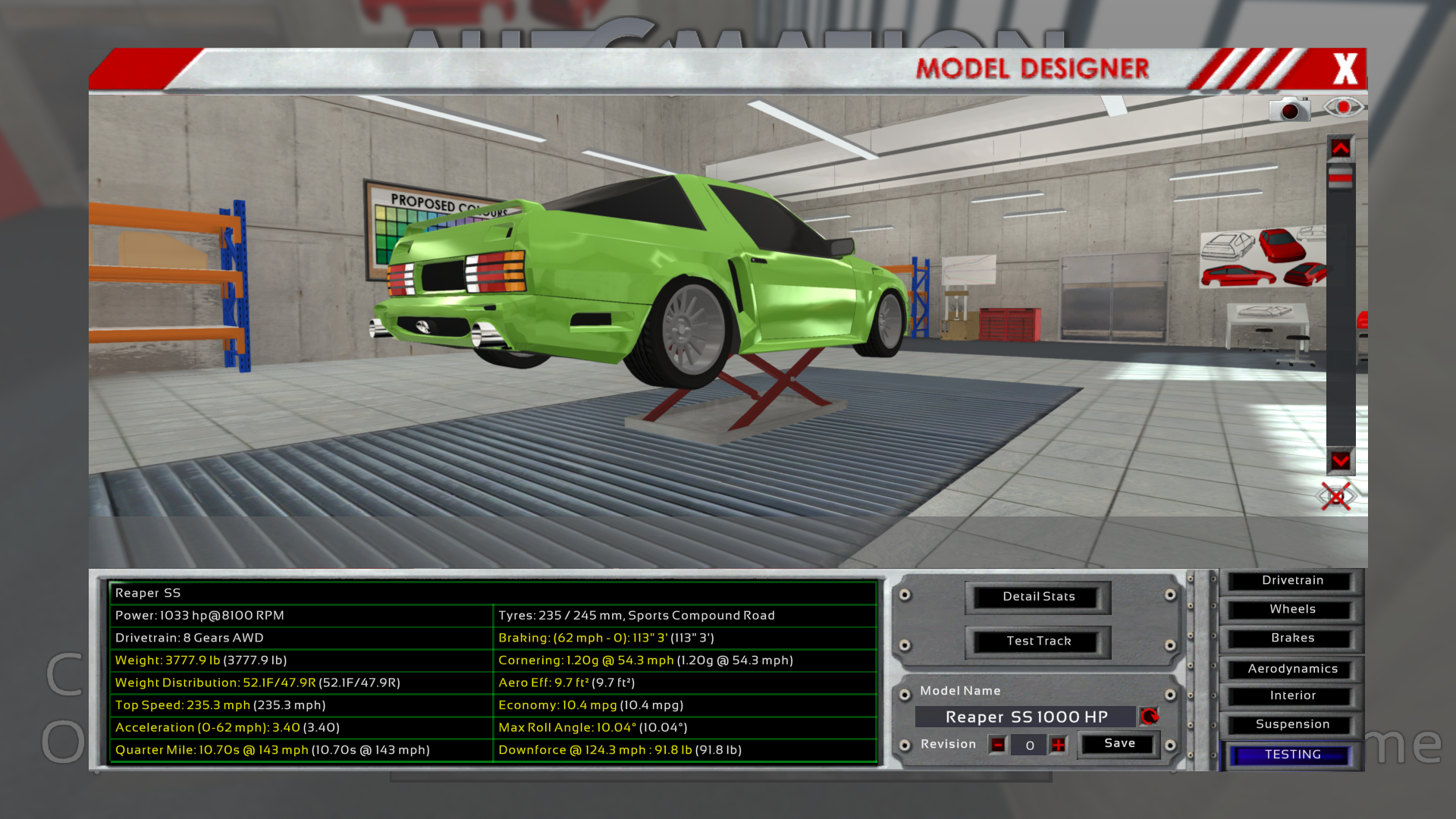This screenshot has width=1456, height=819.
Task: Show the Suspension tab
Action: [x=1292, y=725]
